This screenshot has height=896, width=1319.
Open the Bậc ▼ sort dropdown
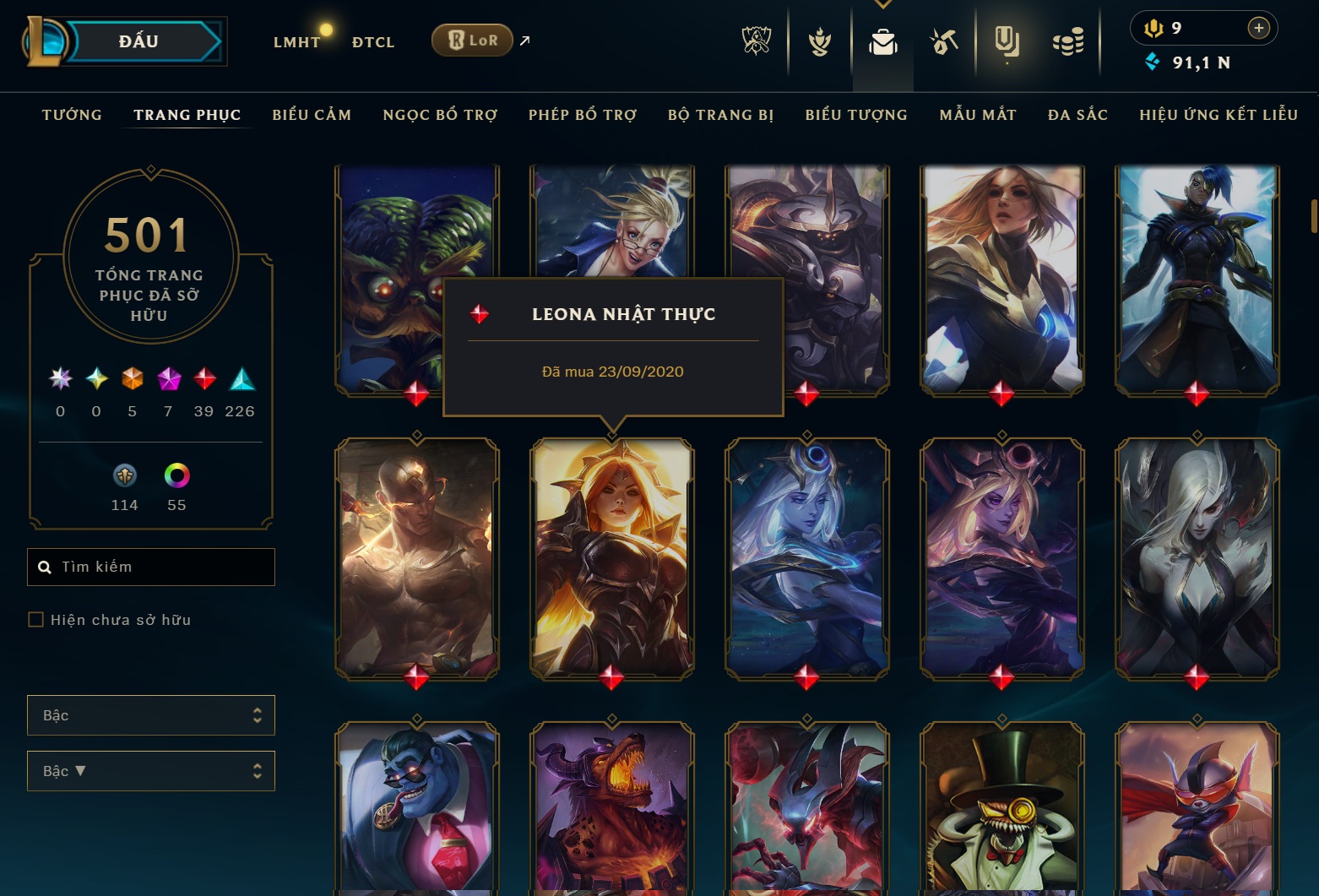click(151, 770)
